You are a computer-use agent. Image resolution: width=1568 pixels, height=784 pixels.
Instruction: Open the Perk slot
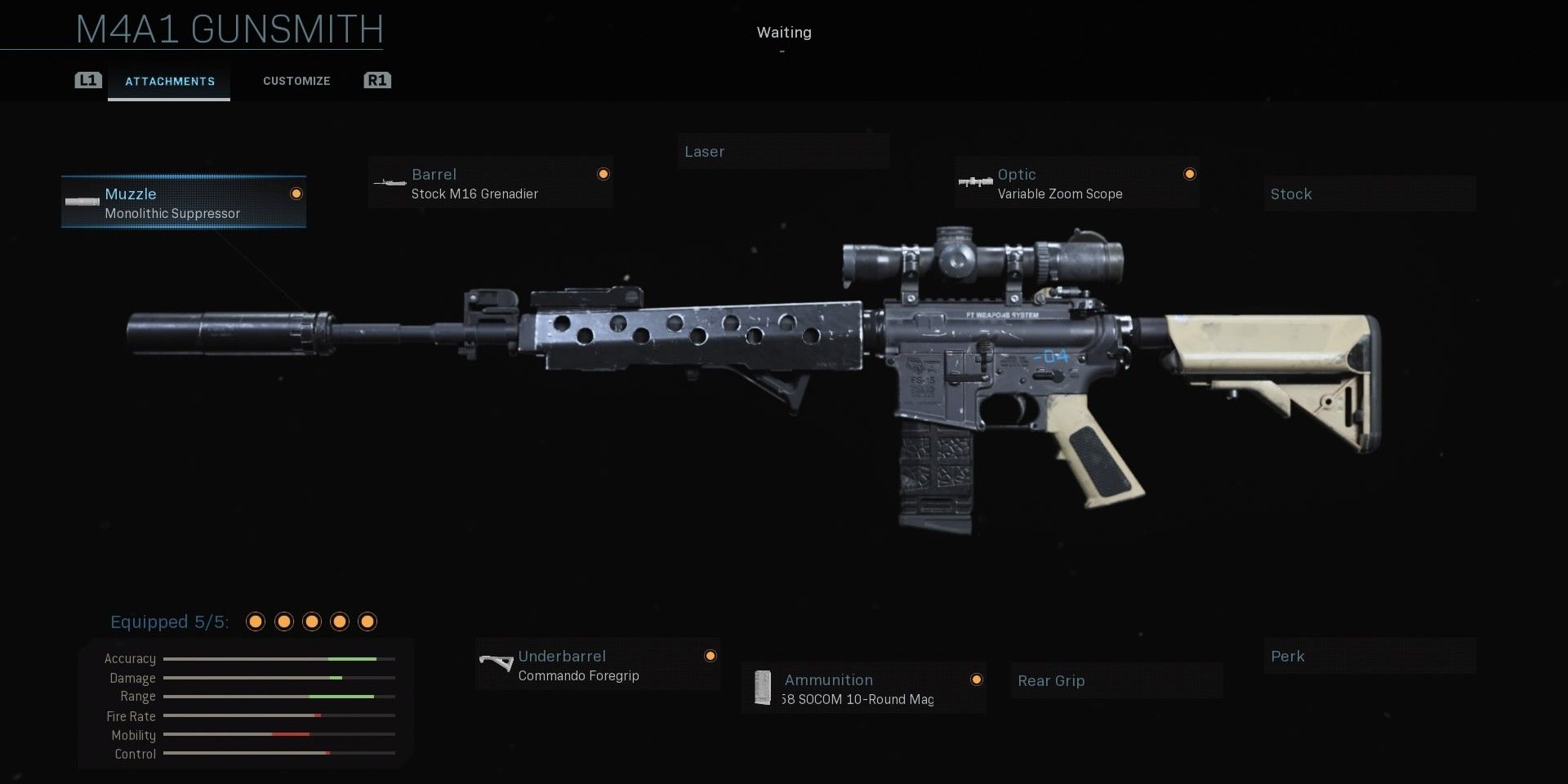point(1369,656)
